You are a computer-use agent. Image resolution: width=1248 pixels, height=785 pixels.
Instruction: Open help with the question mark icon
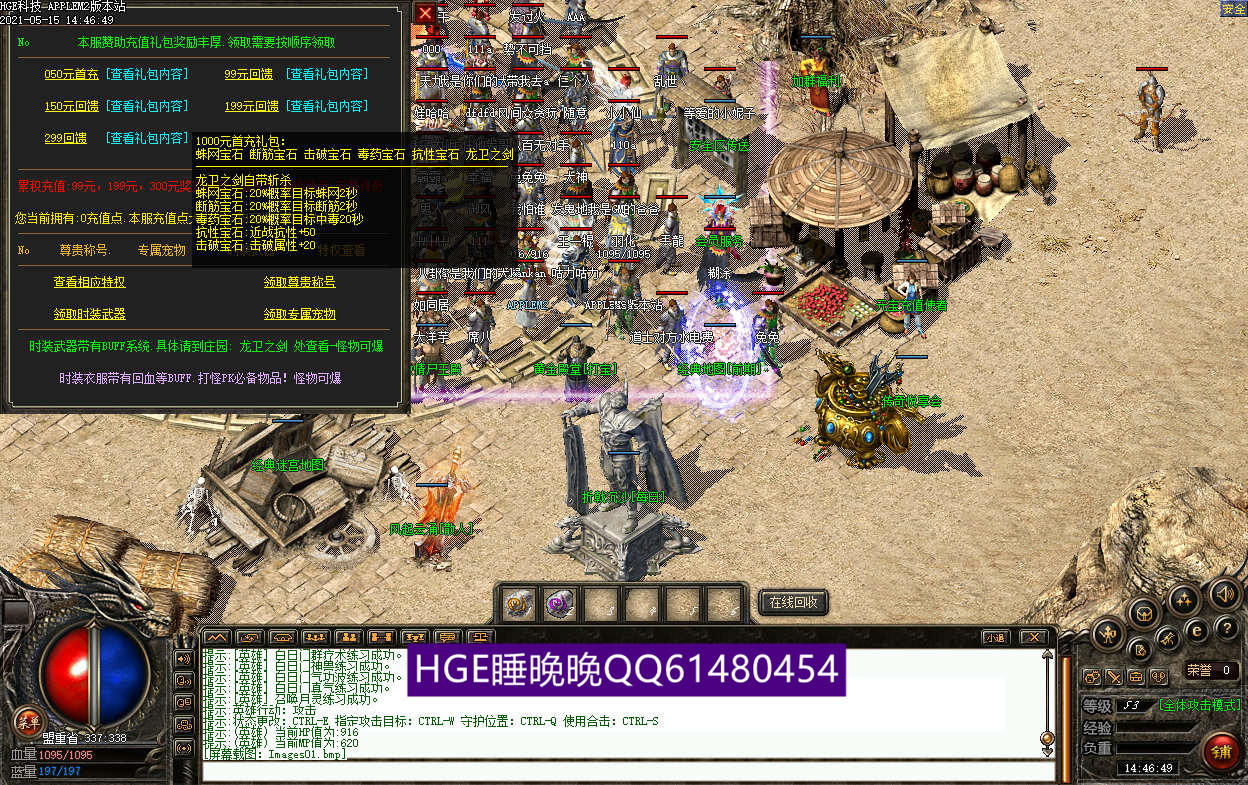point(1226,628)
